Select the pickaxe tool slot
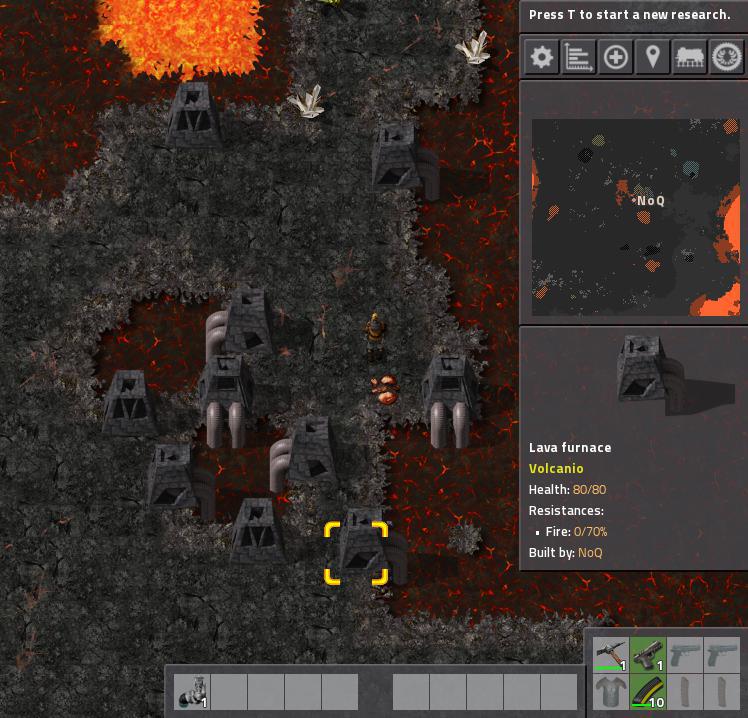This screenshot has width=748, height=718. point(611,655)
